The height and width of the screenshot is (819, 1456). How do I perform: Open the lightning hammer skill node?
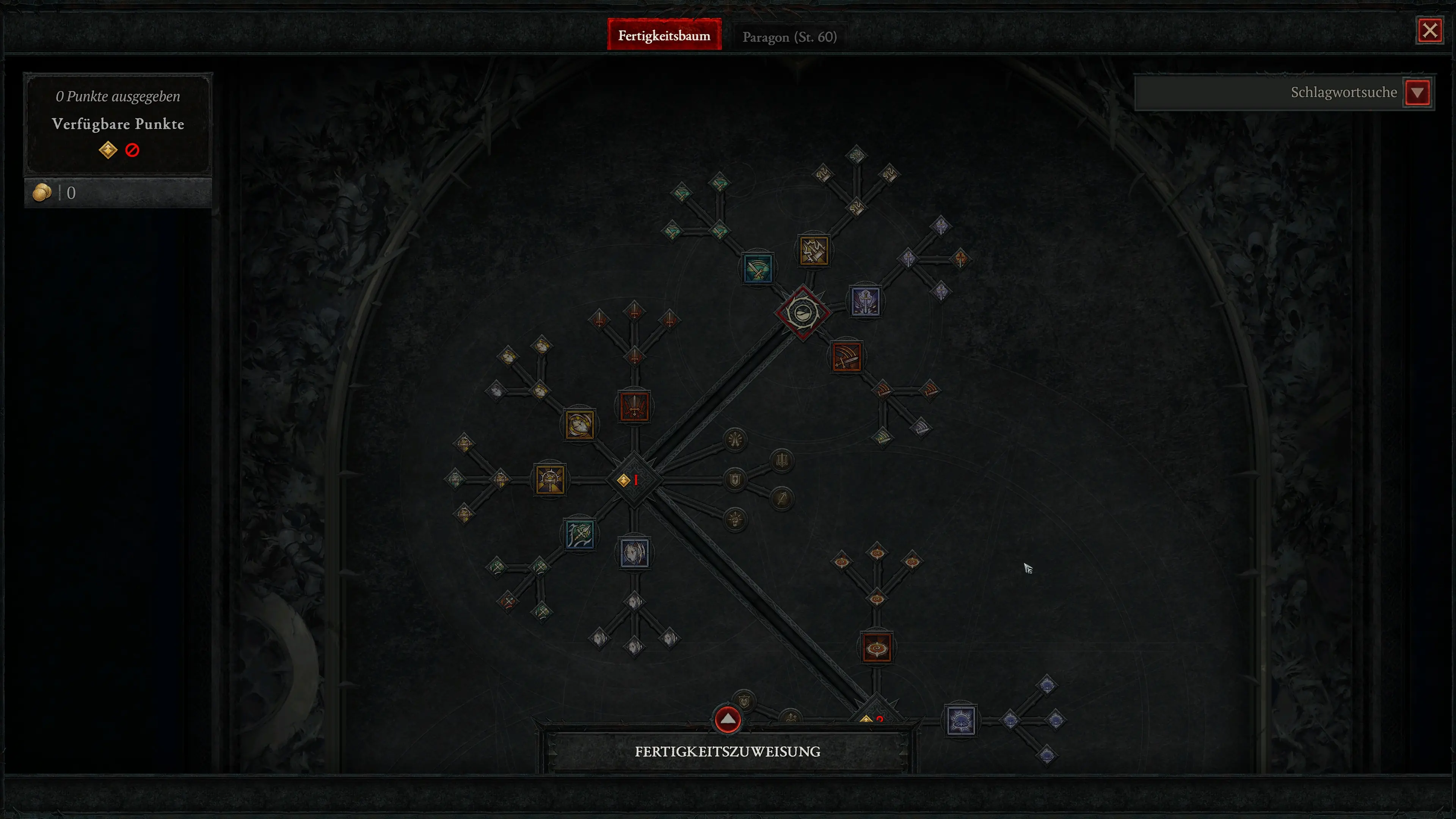(x=814, y=250)
